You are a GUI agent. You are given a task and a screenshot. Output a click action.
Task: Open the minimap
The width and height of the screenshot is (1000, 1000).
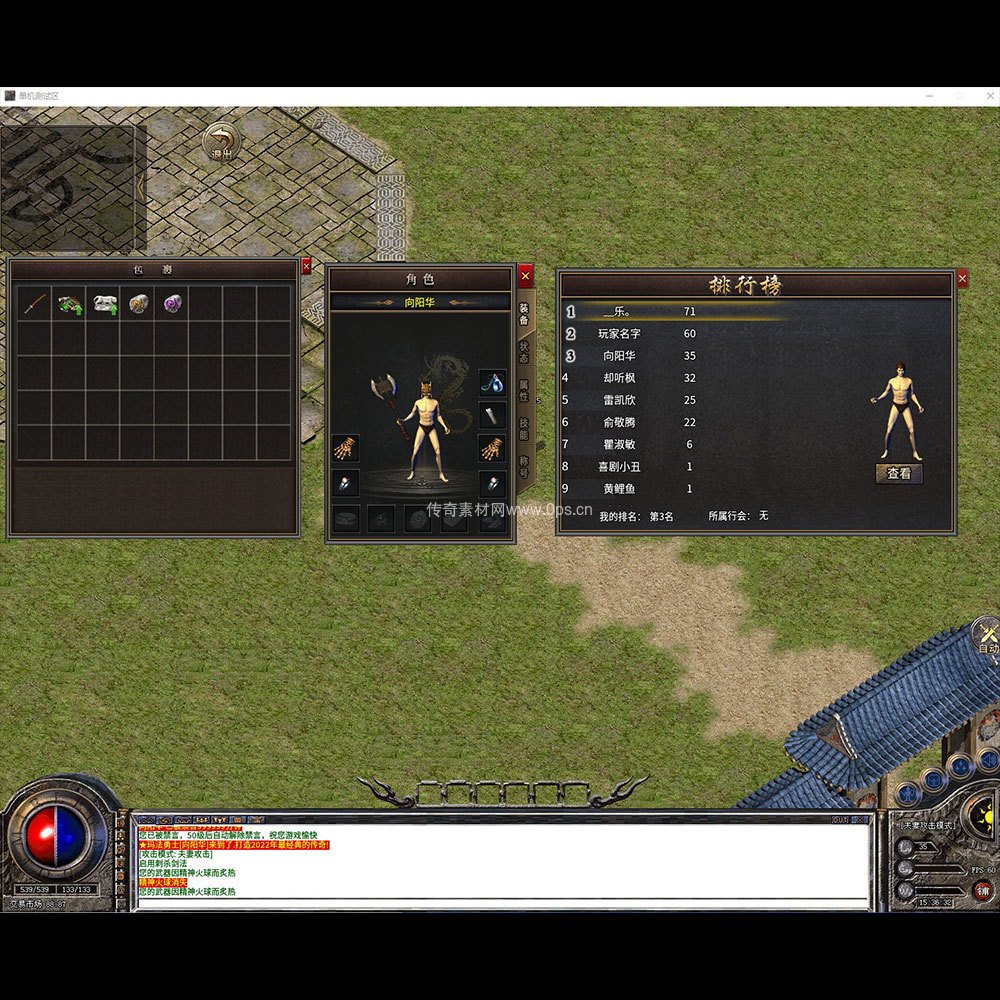(67, 187)
